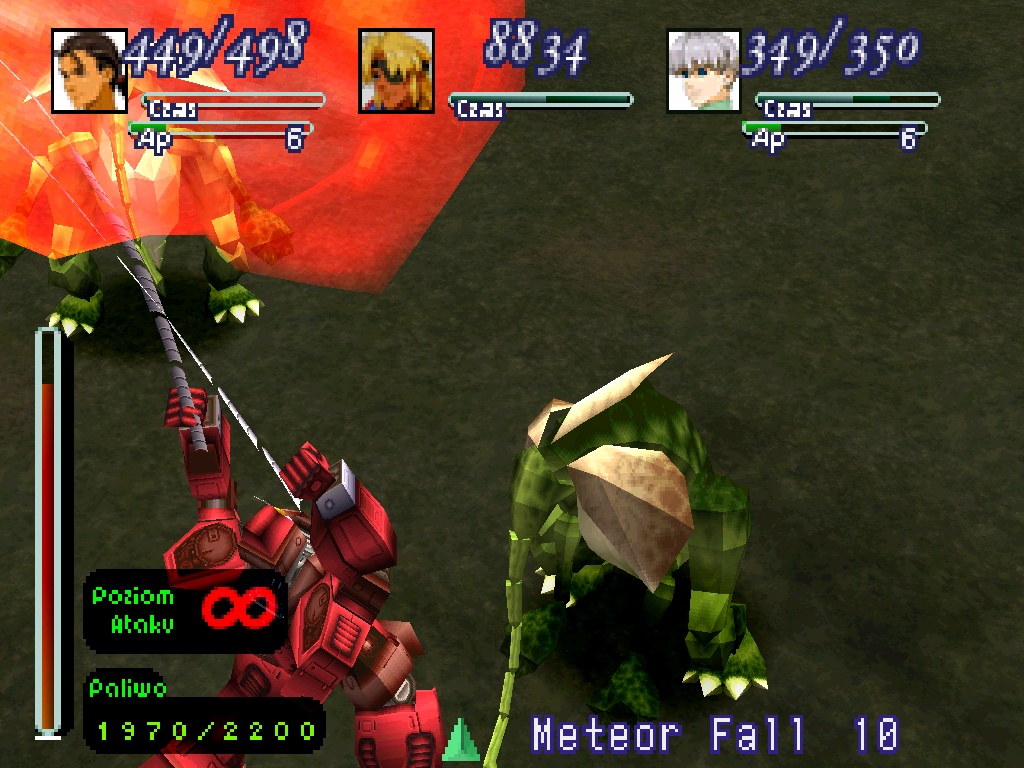The image size is (1024, 768).
Task: Choose the blonde eyepatch character portrait
Action: 397,71
